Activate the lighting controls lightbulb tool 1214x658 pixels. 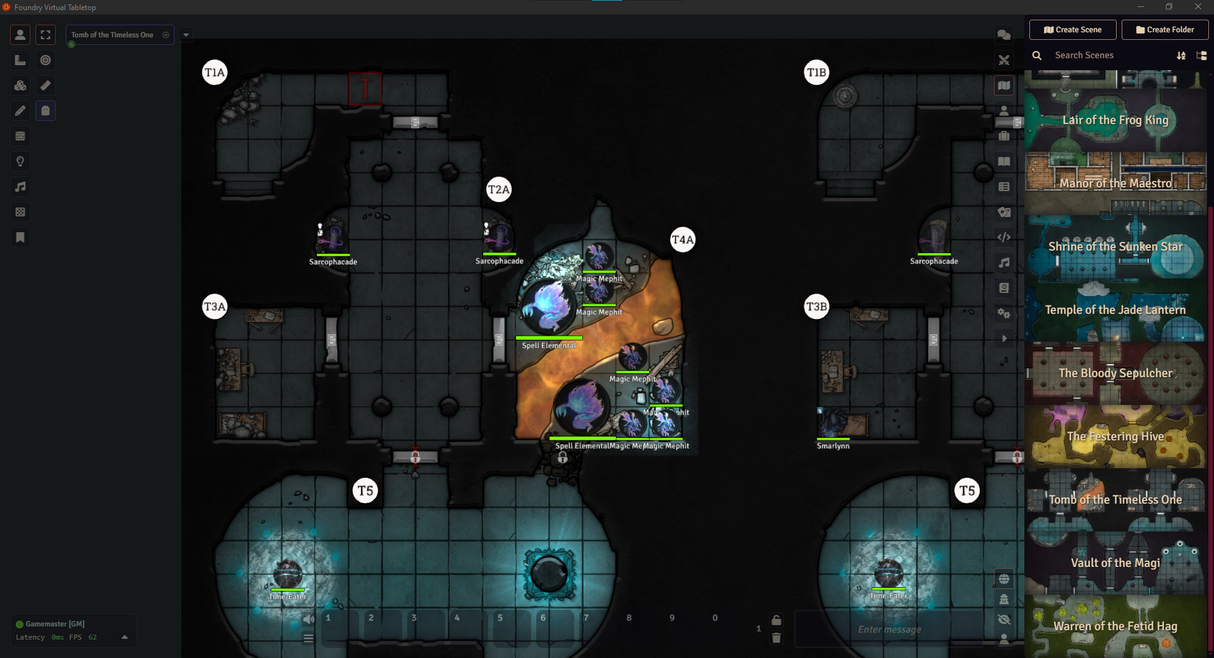pos(20,162)
